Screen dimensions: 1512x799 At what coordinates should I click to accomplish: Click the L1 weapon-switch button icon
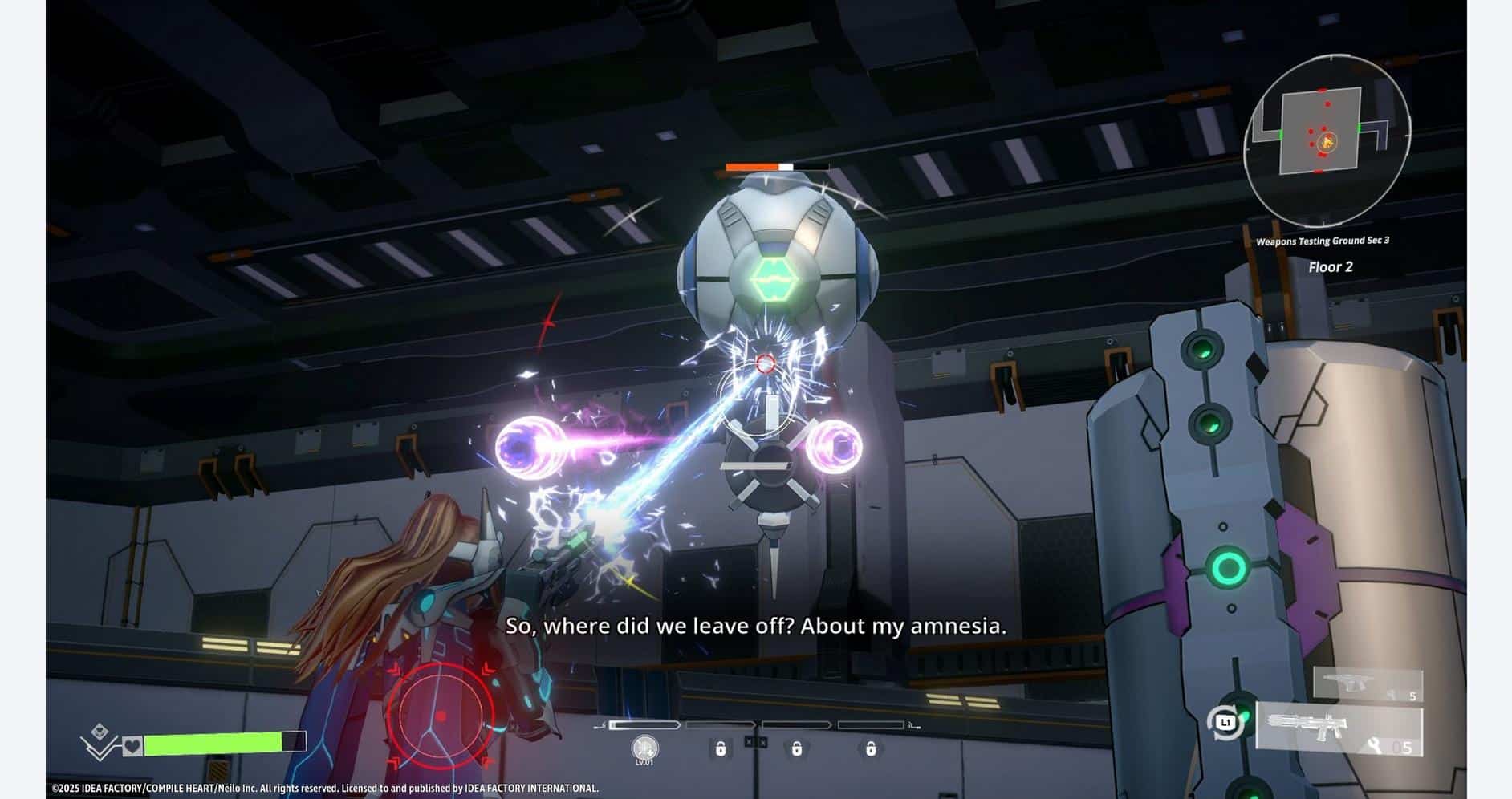[x=1226, y=721]
